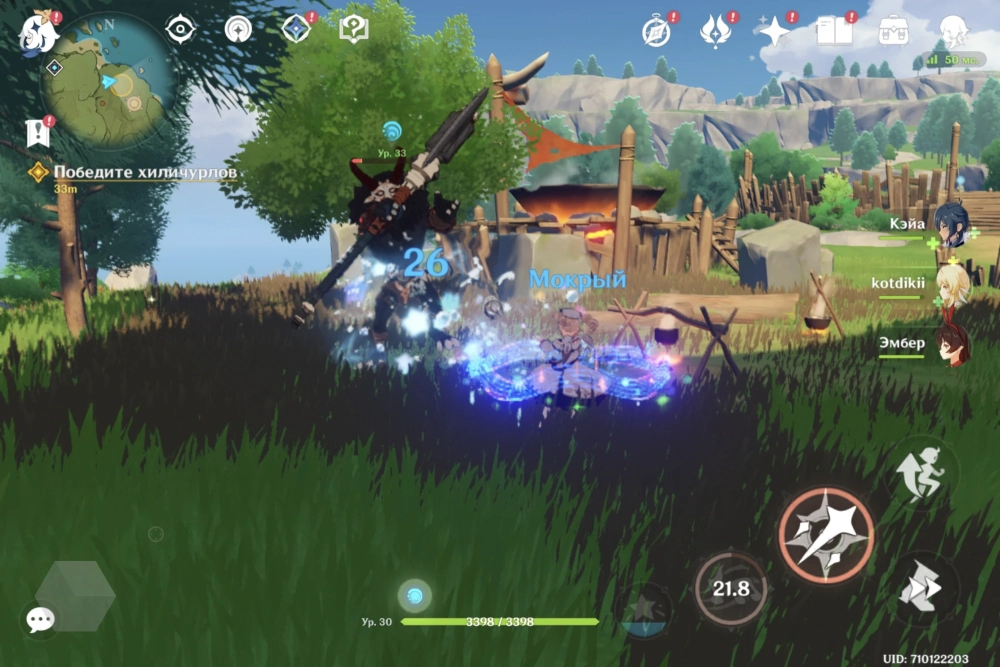Viewport: 1000px width, 667px height.
Task: Tap the large normal attack button
Action: click(x=826, y=535)
